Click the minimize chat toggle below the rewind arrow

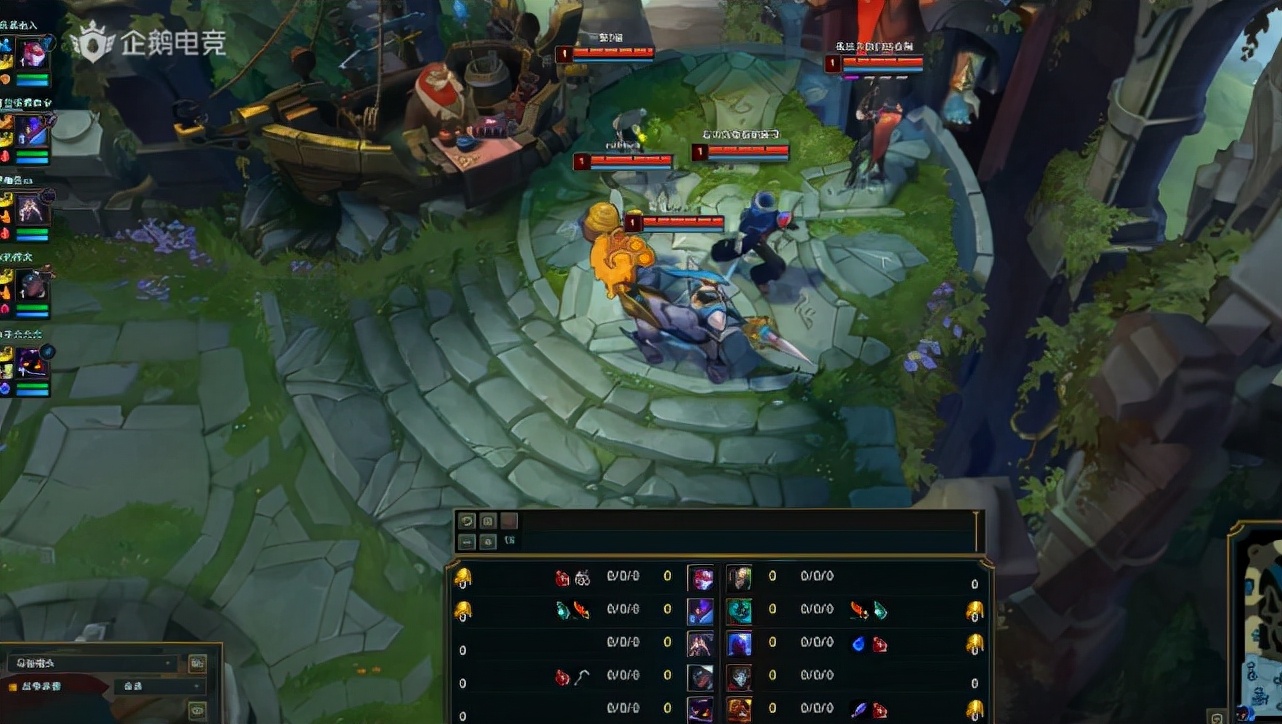[466, 542]
